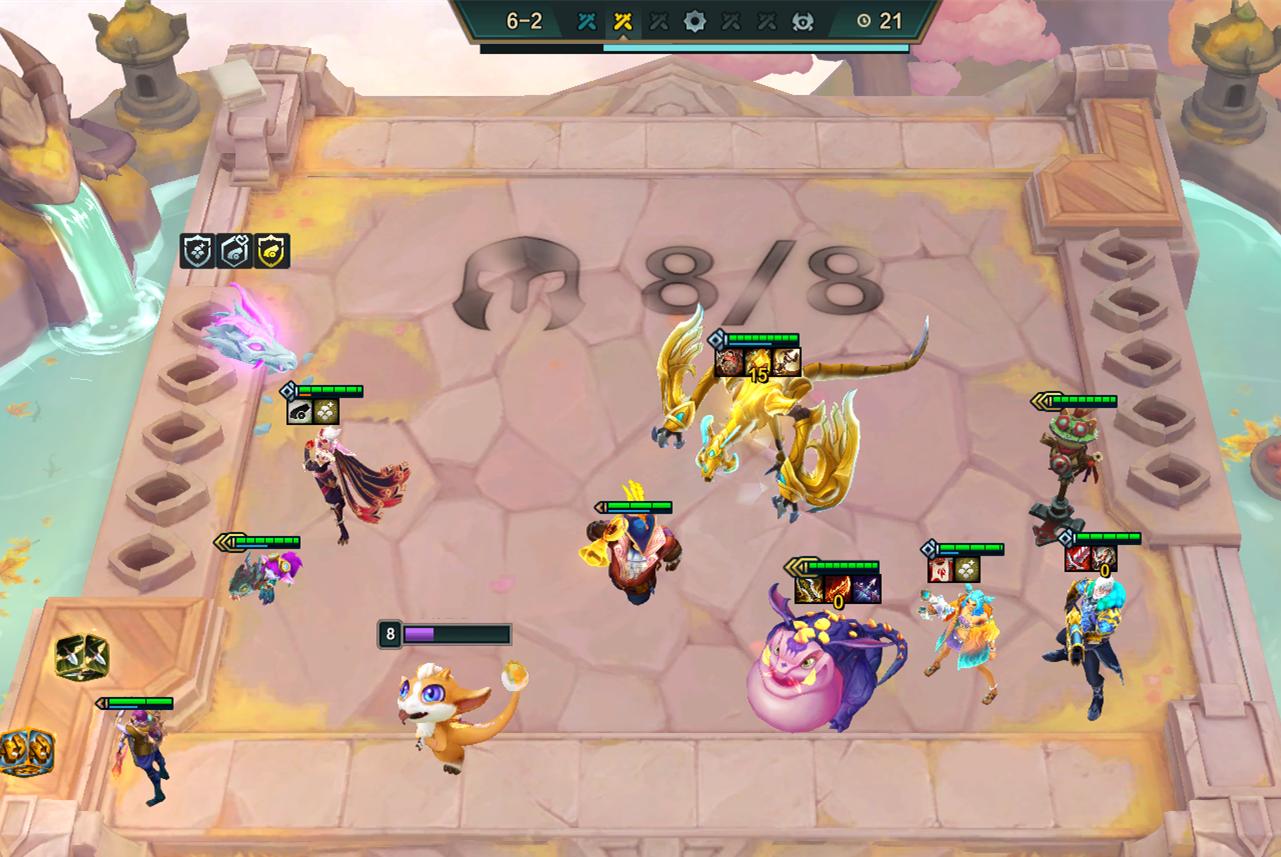The height and width of the screenshot is (857, 1281).
Task: Show the silver clover trait badge
Action: pos(197,251)
